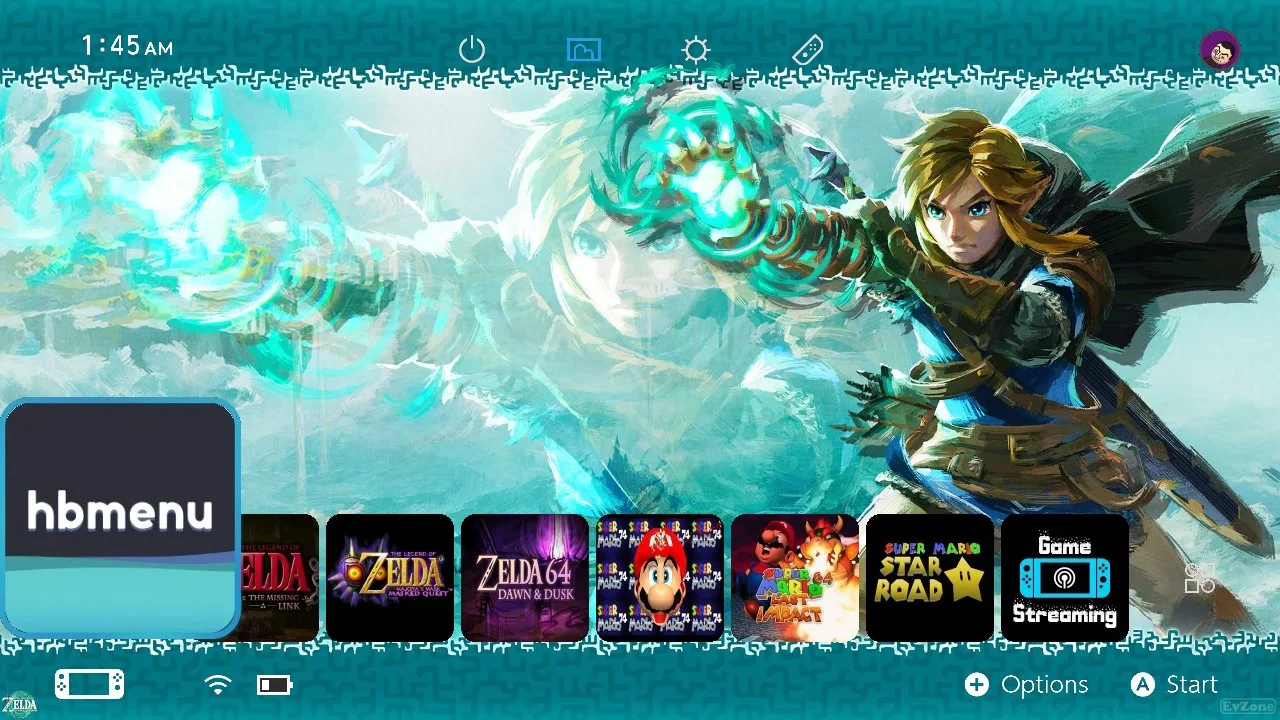This screenshot has height=720, width=1280.
Task: Click the 1:45 AM clock display
Action: (x=127, y=45)
